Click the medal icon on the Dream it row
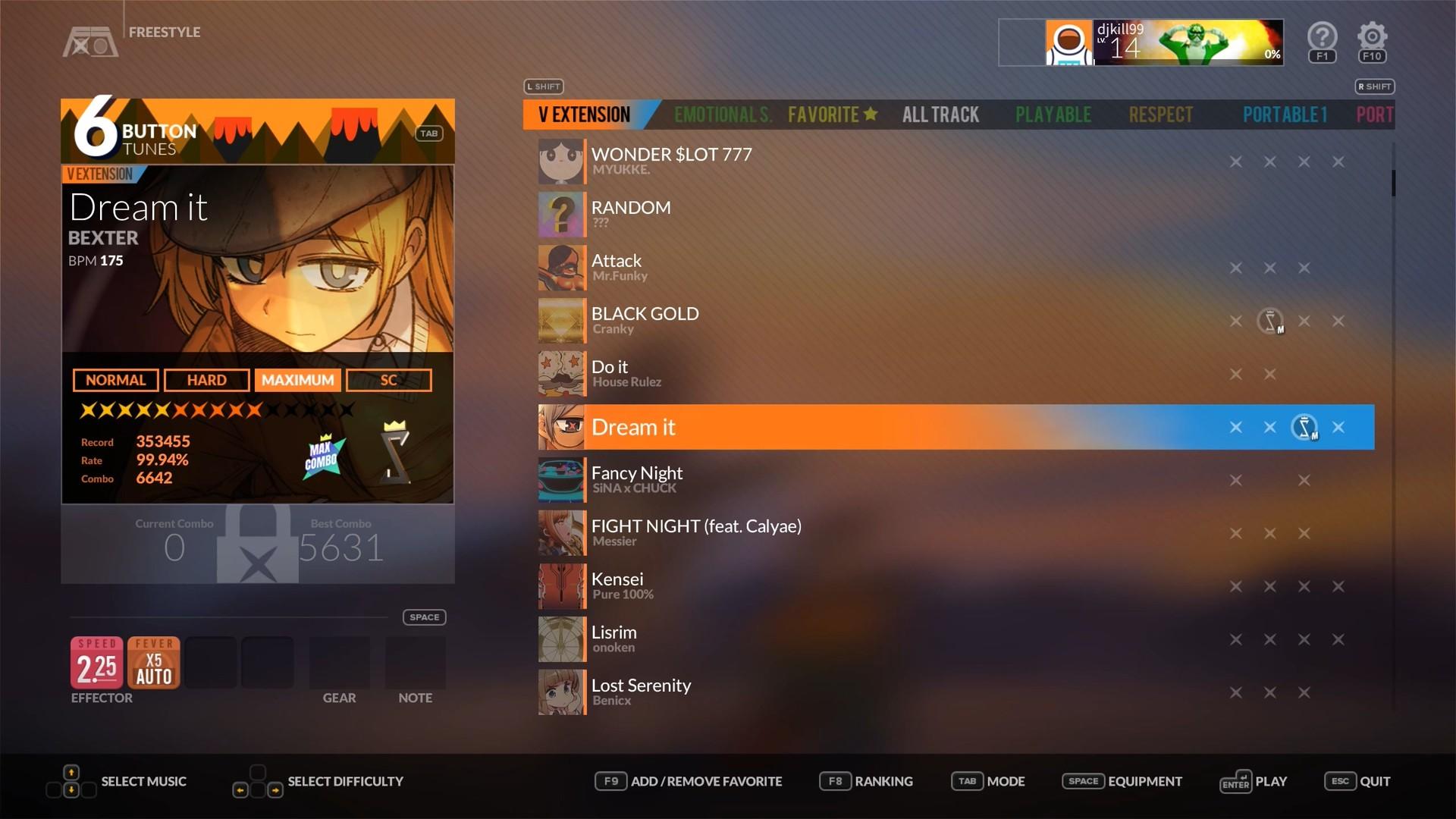The image size is (1456, 819). coord(1305,427)
